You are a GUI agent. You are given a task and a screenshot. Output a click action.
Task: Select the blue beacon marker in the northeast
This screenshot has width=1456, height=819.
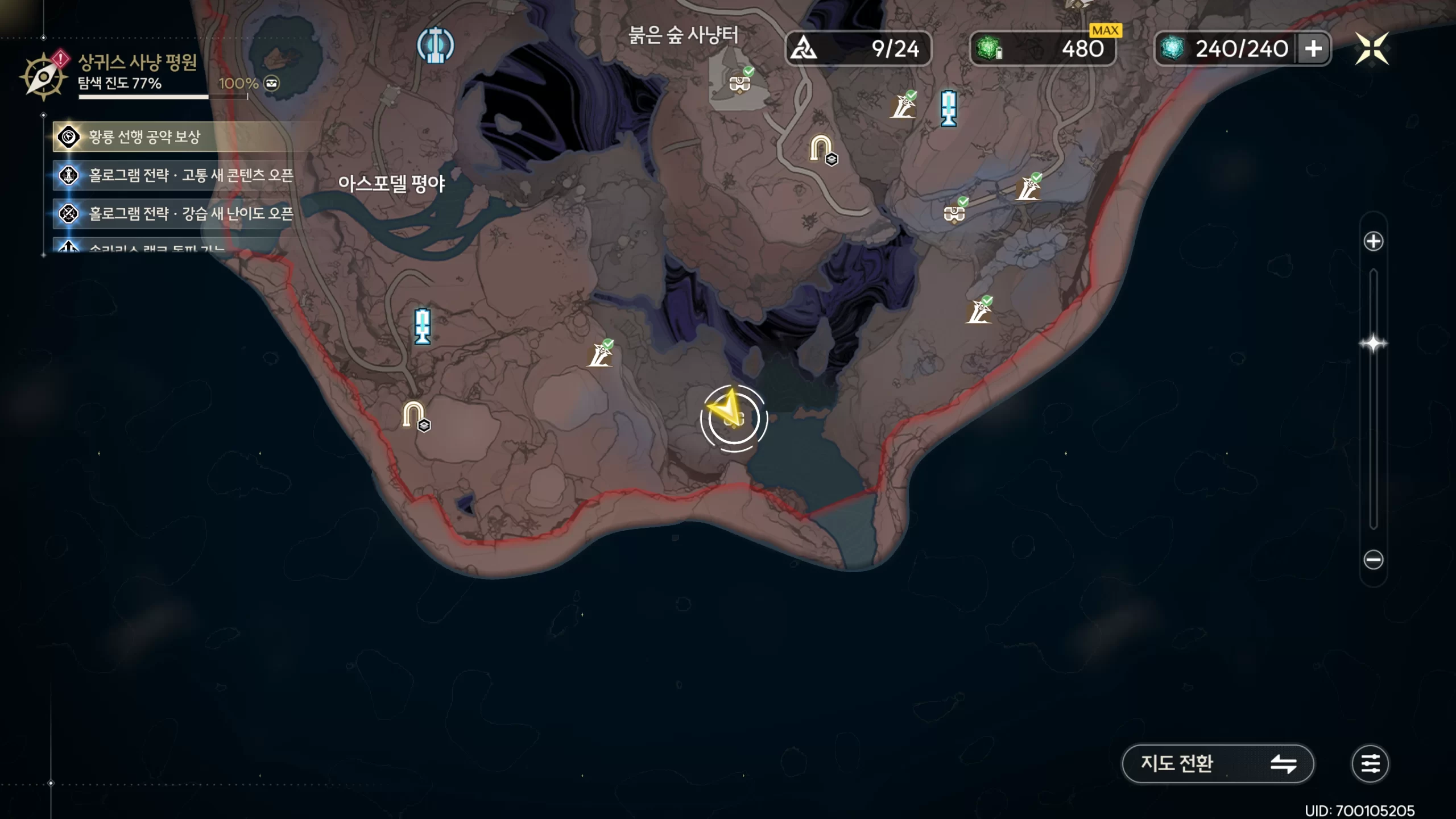coord(948,107)
